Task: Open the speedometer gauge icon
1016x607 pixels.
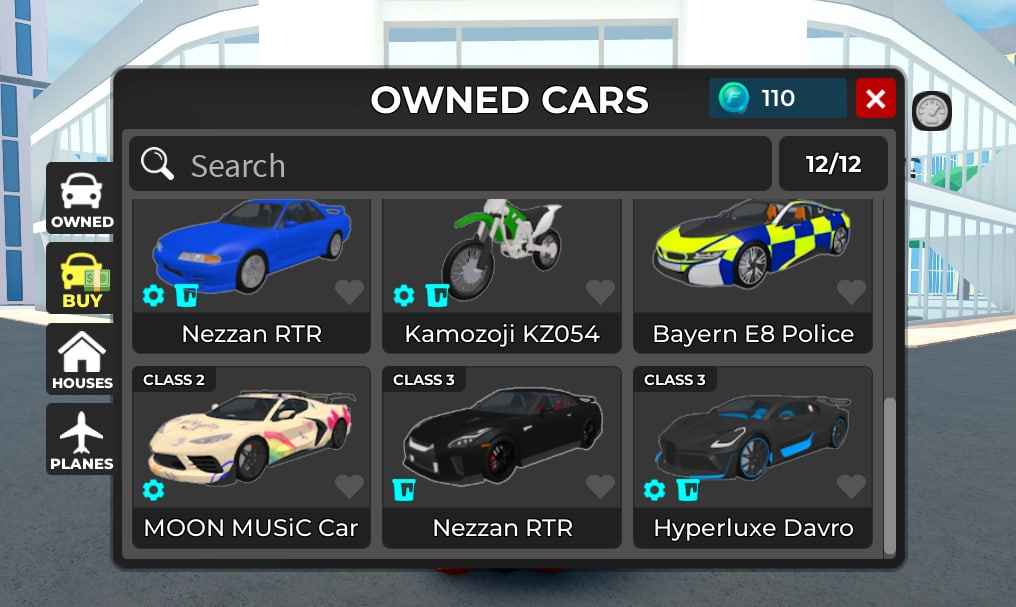Action: (932, 111)
